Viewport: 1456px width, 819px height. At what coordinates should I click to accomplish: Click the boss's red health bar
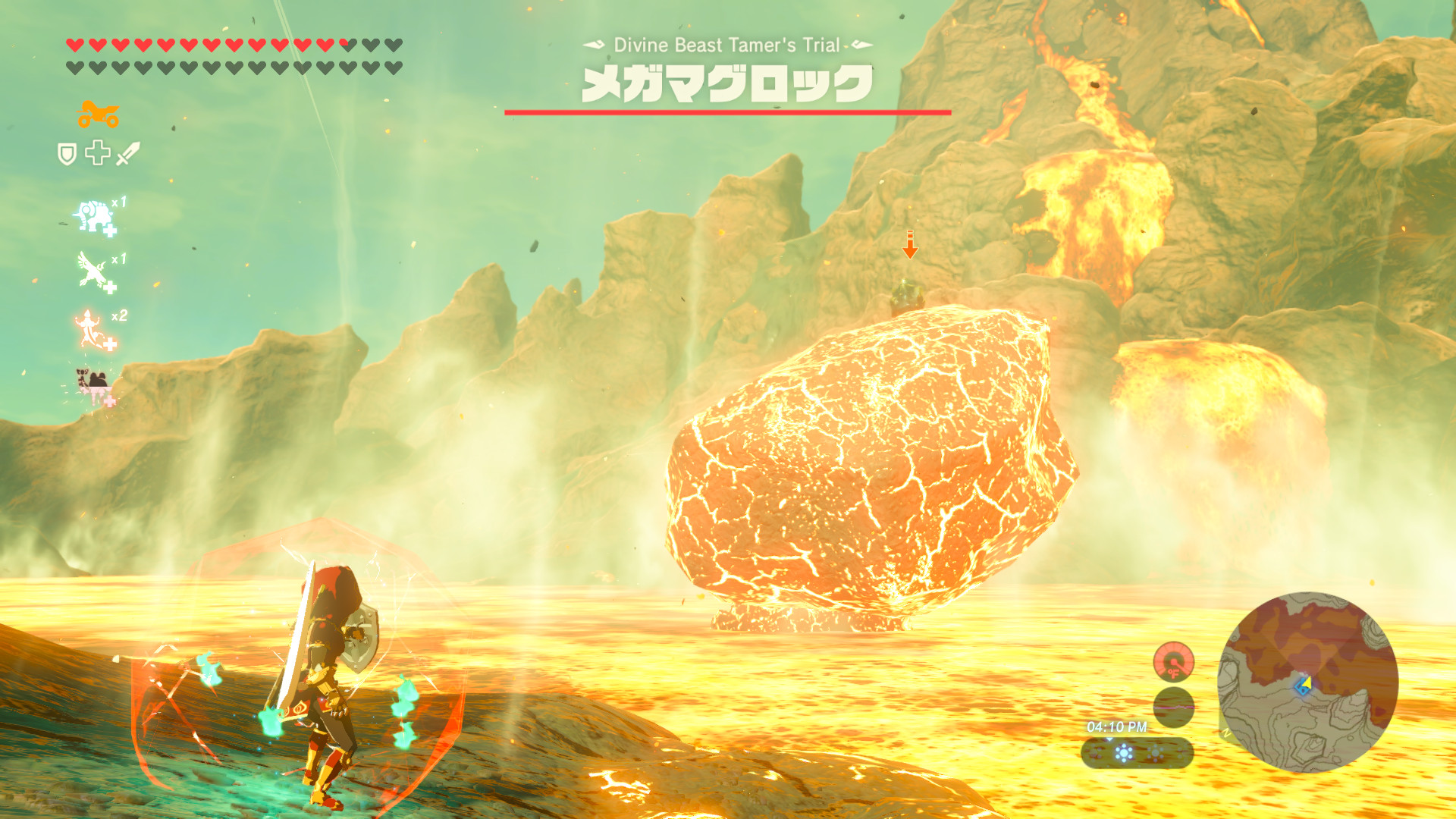726,111
